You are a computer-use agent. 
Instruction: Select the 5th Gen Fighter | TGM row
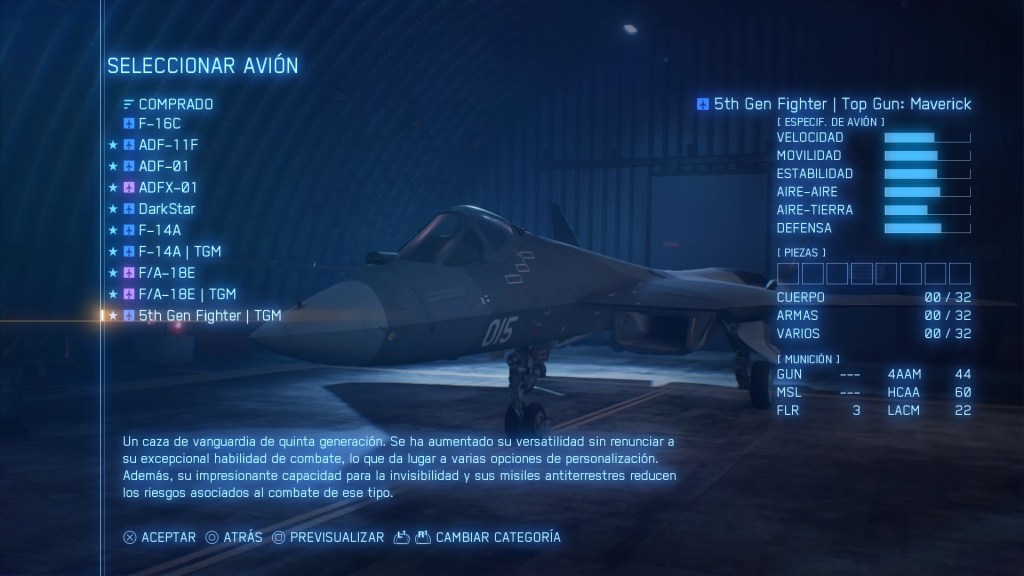tap(209, 315)
